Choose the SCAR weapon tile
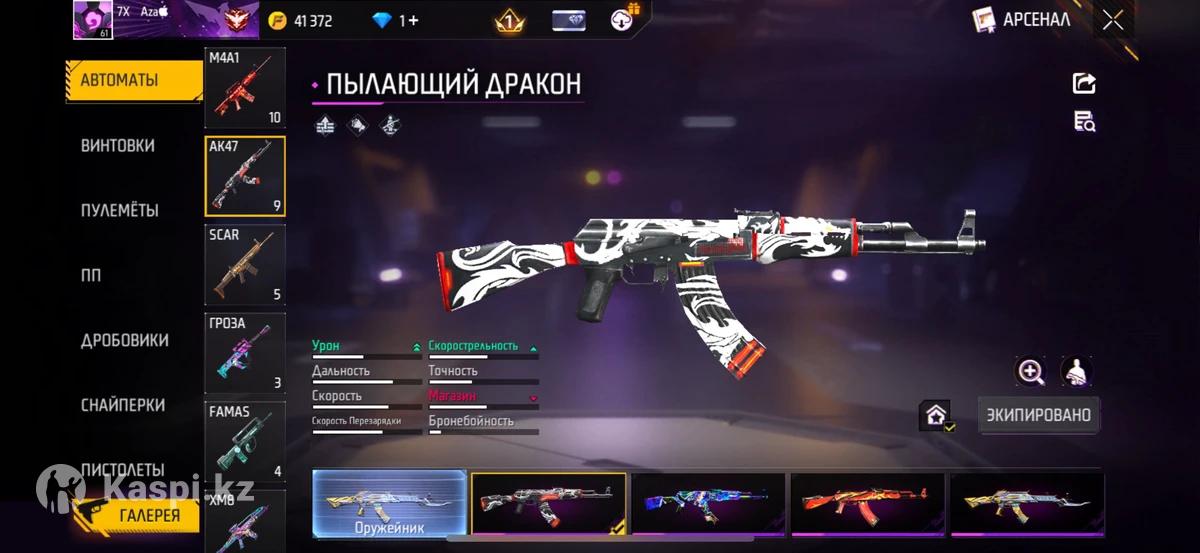 point(245,264)
